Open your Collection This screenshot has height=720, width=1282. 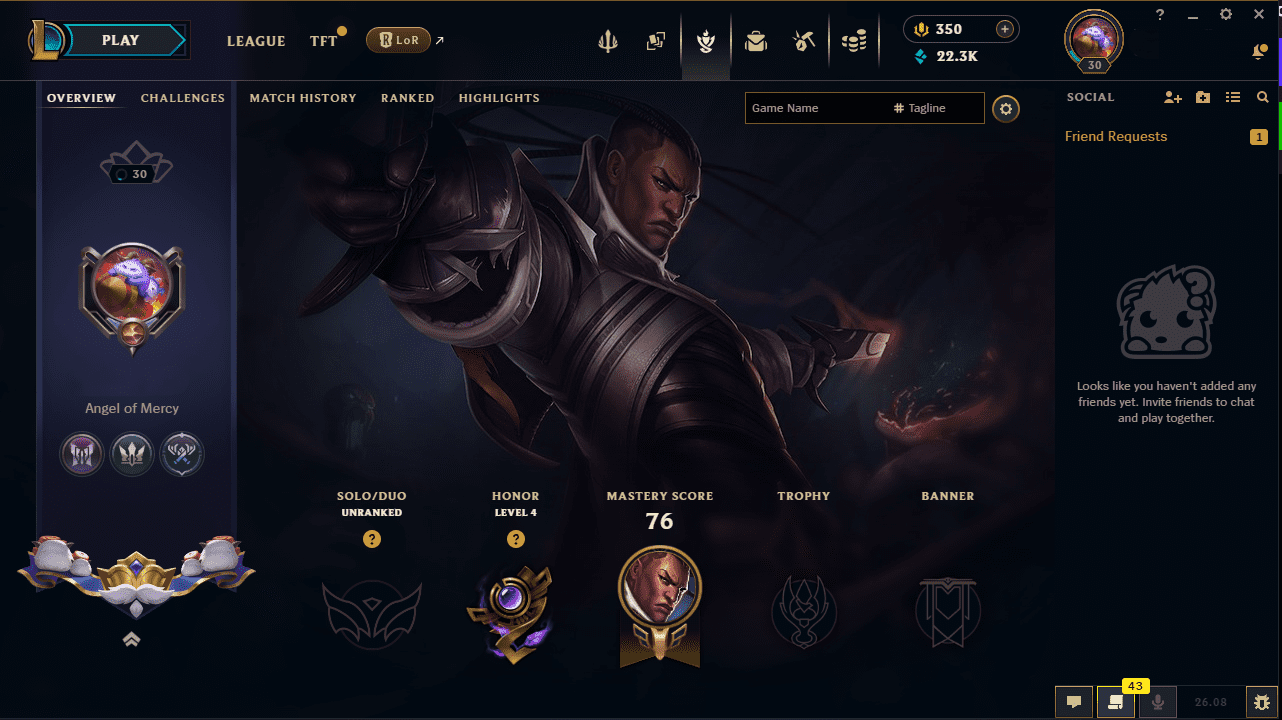[656, 41]
